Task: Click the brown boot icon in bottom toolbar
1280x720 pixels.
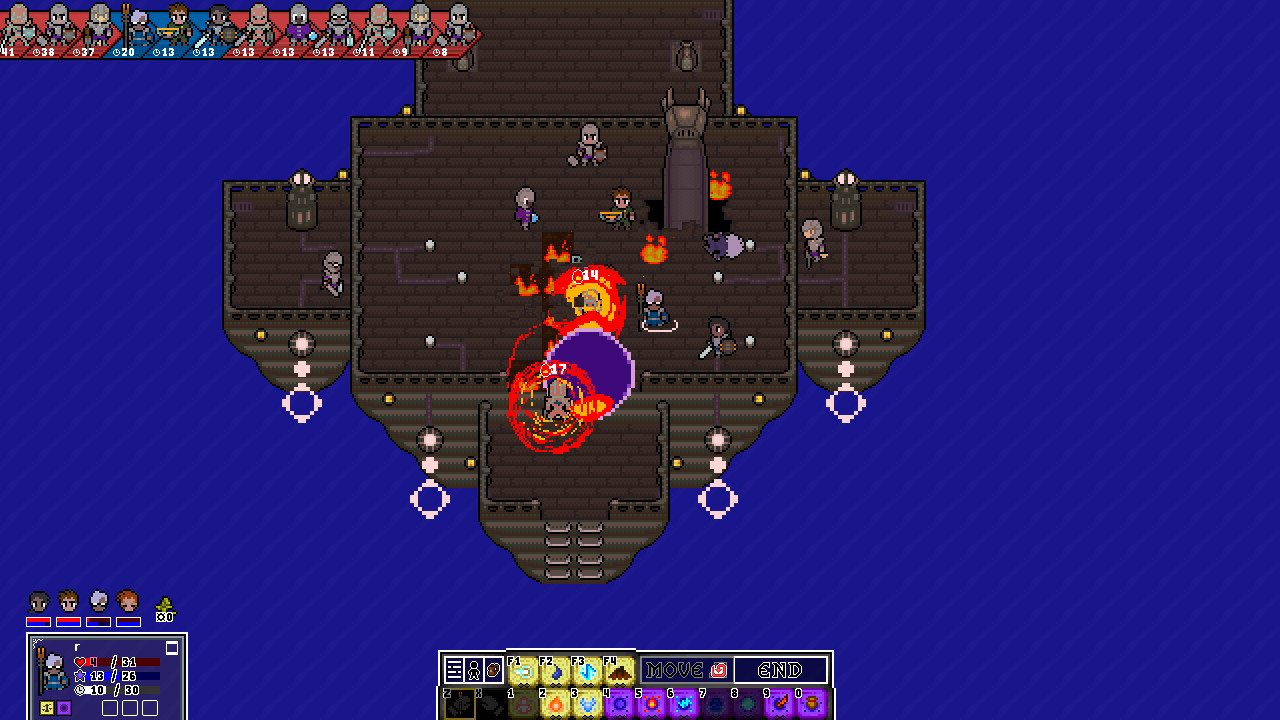Action: click(x=493, y=669)
